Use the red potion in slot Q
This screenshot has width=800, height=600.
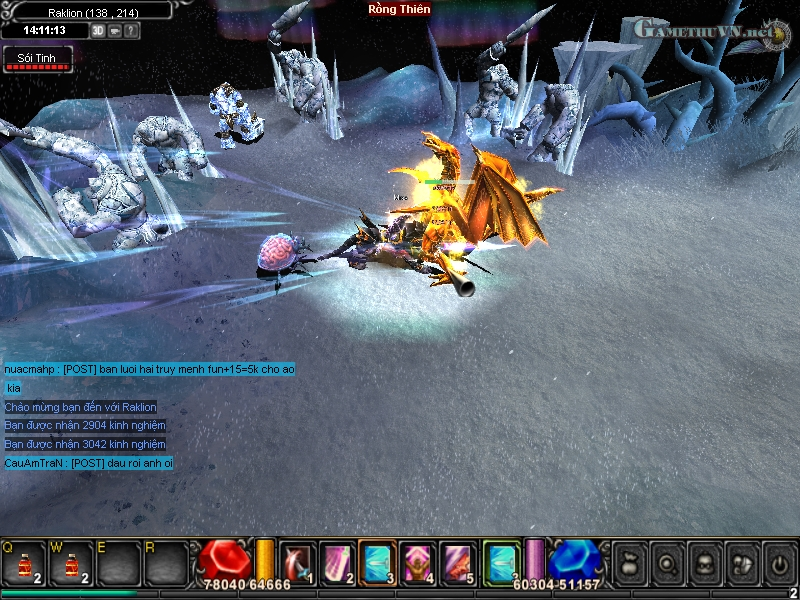click(x=24, y=564)
